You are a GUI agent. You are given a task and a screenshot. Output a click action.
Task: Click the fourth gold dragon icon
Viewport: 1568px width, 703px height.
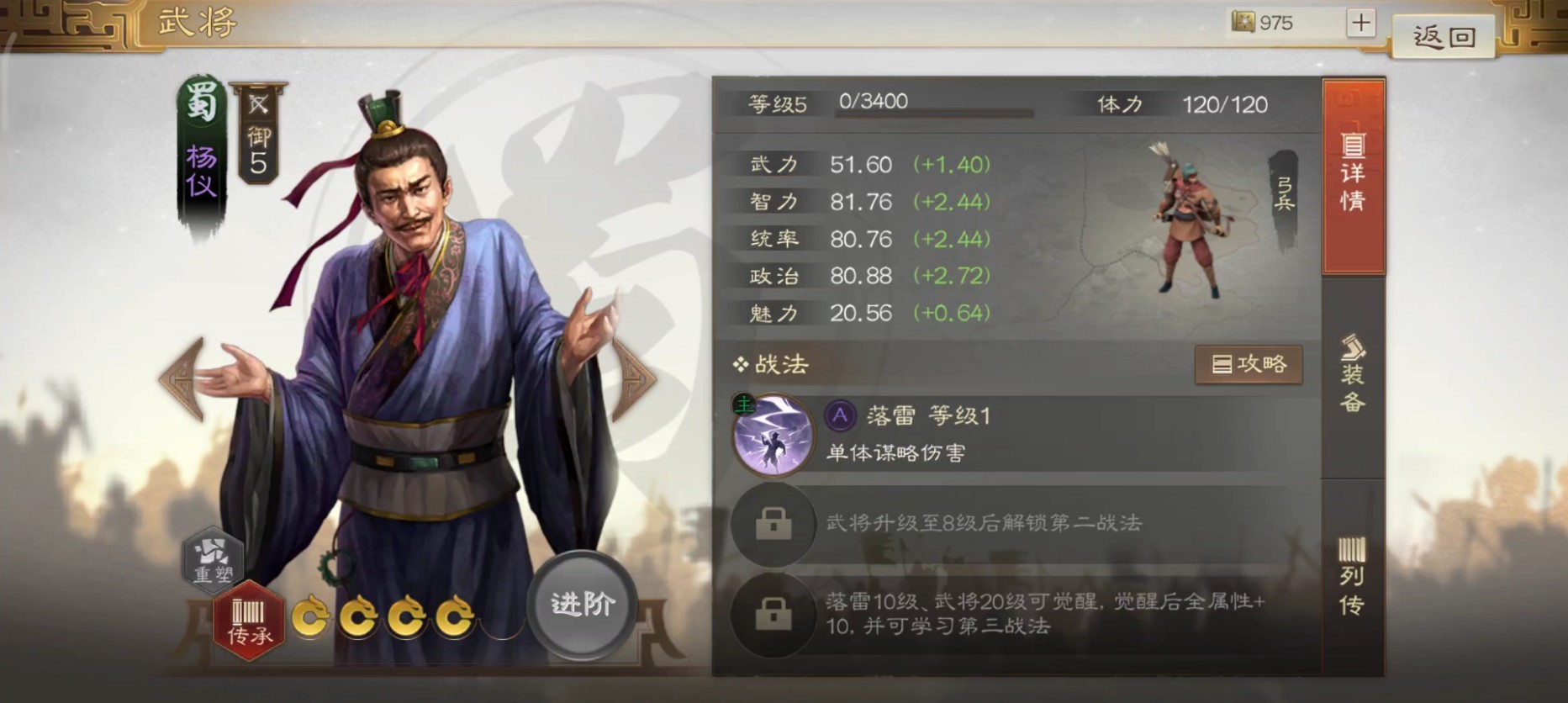(x=454, y=617)
